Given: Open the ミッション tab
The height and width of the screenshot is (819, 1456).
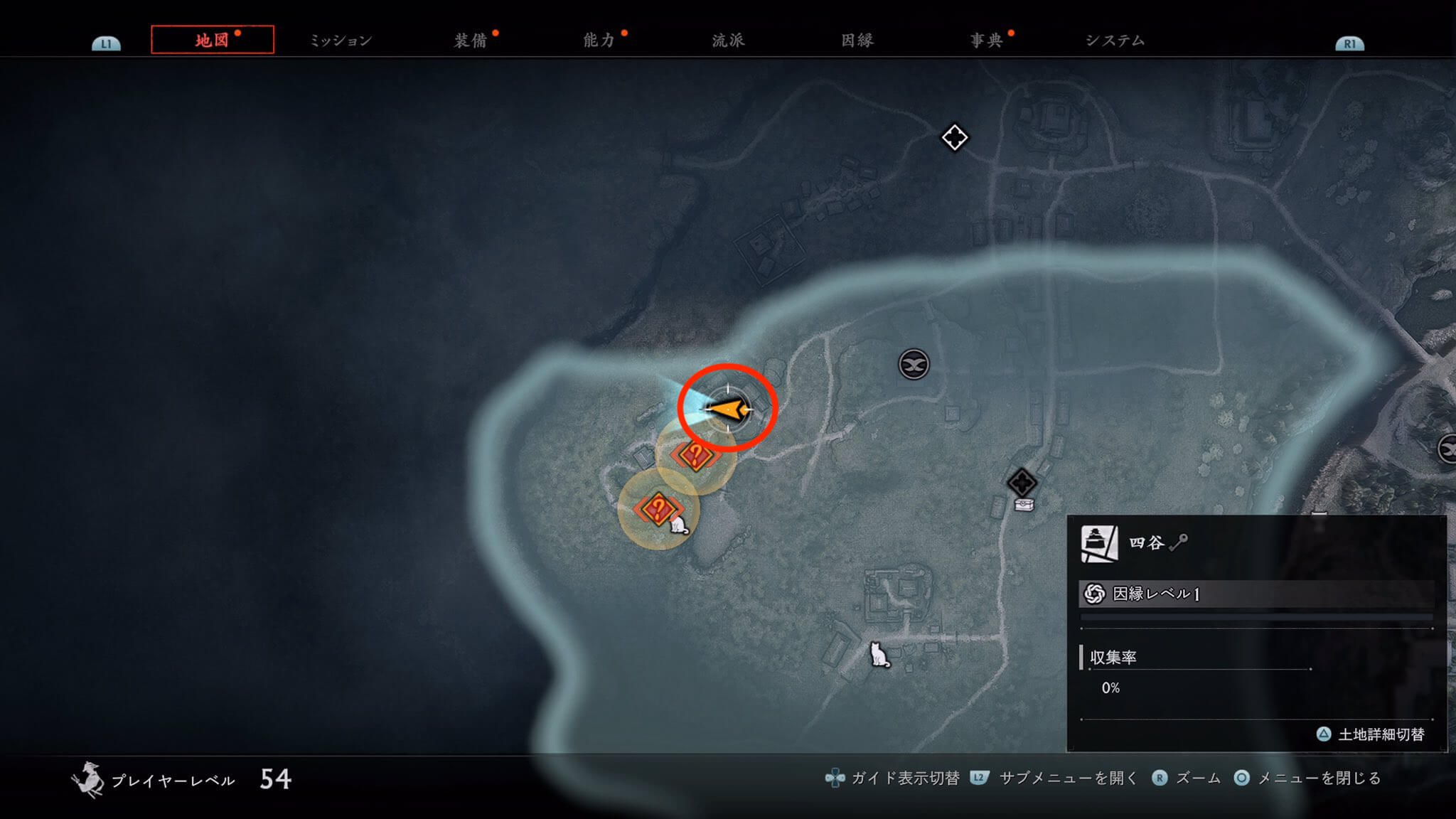Looking at the screenshot, I should click(x=341, y=41).
